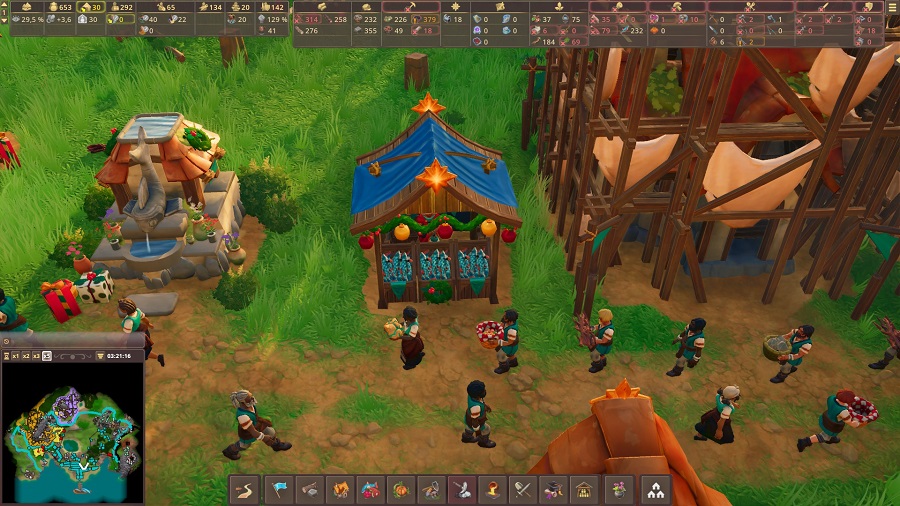Set game speed to x2
Screen dimensions: 900x506
click(x=27, y=356)
